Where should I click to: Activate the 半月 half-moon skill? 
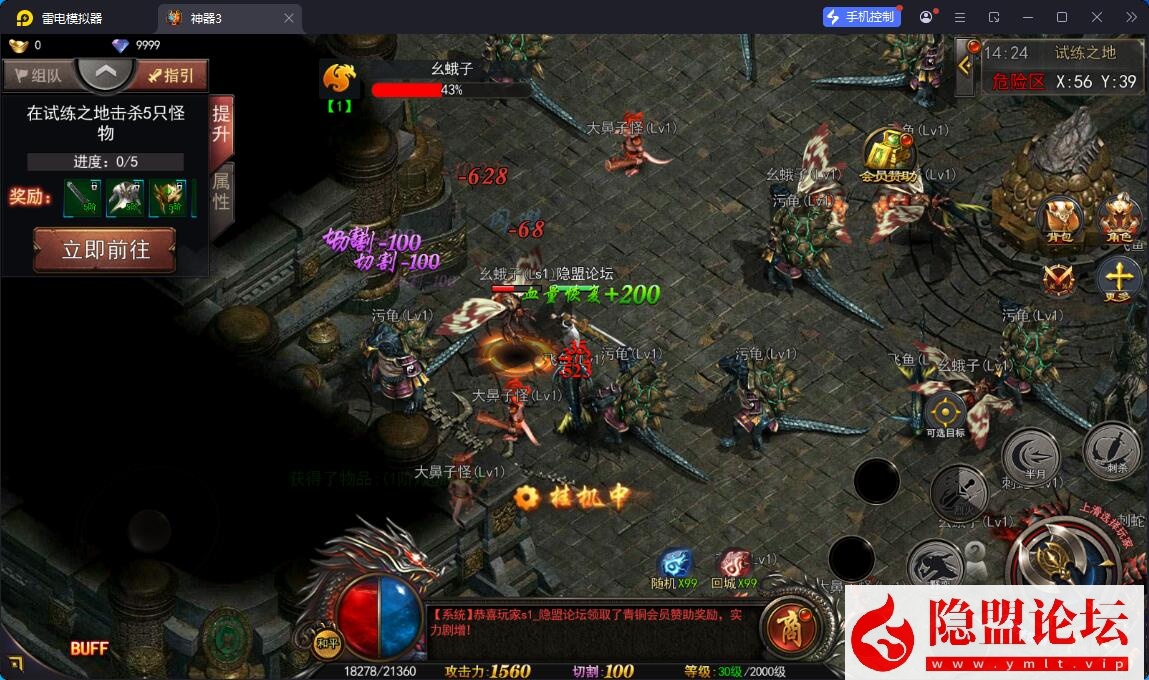pyautogui.click(x=1030, y=455)
